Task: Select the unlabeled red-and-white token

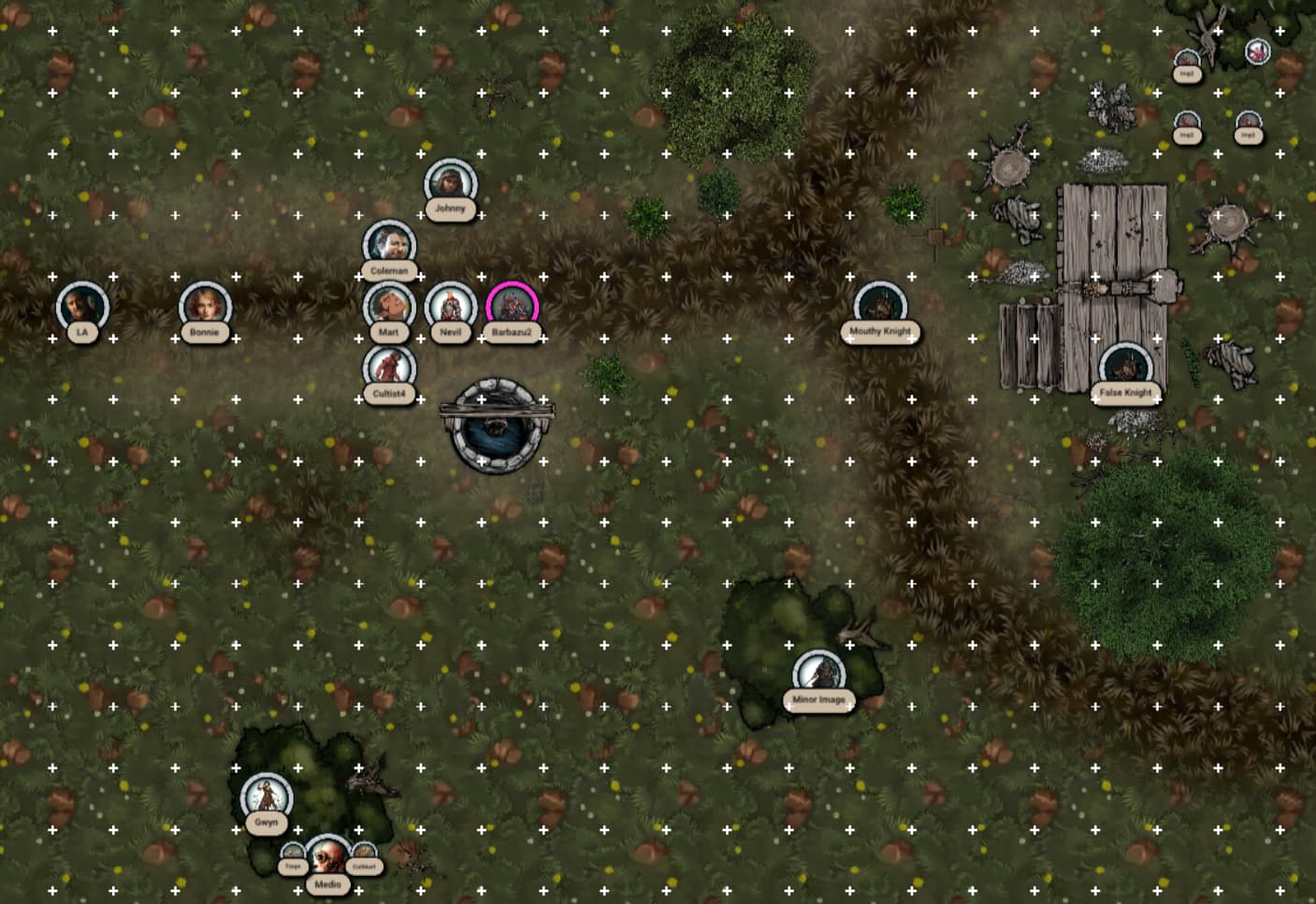Action: (1258, 51)
